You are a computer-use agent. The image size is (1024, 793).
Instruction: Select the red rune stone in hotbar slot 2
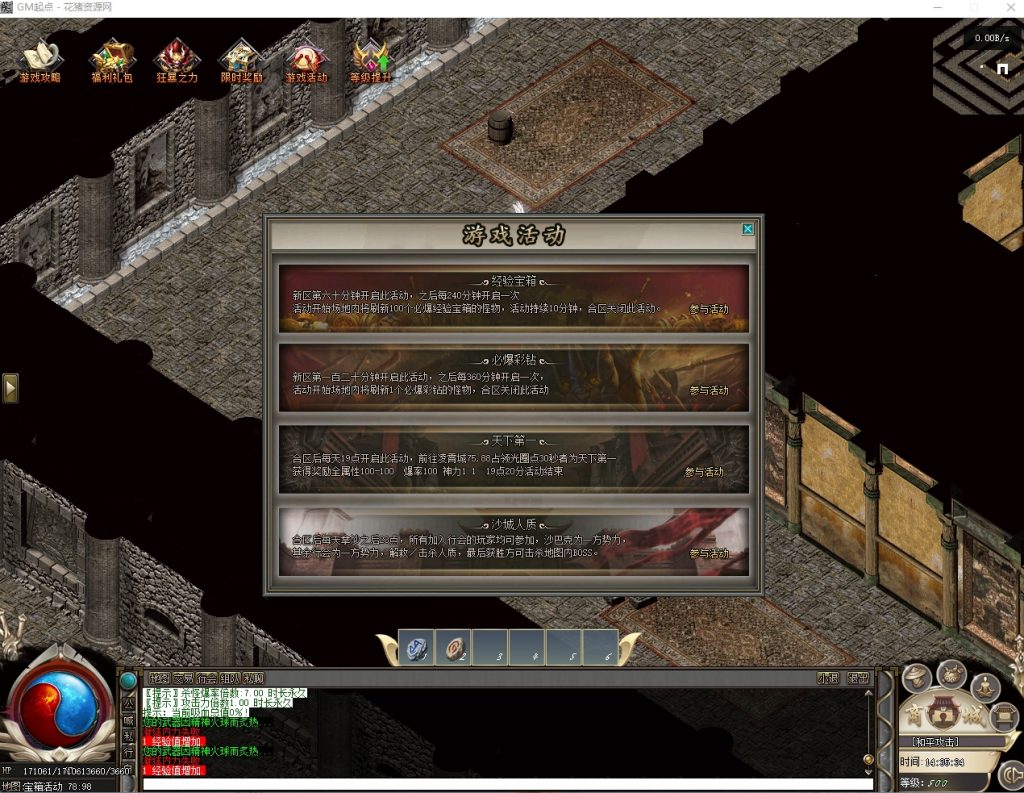[453, 648]
